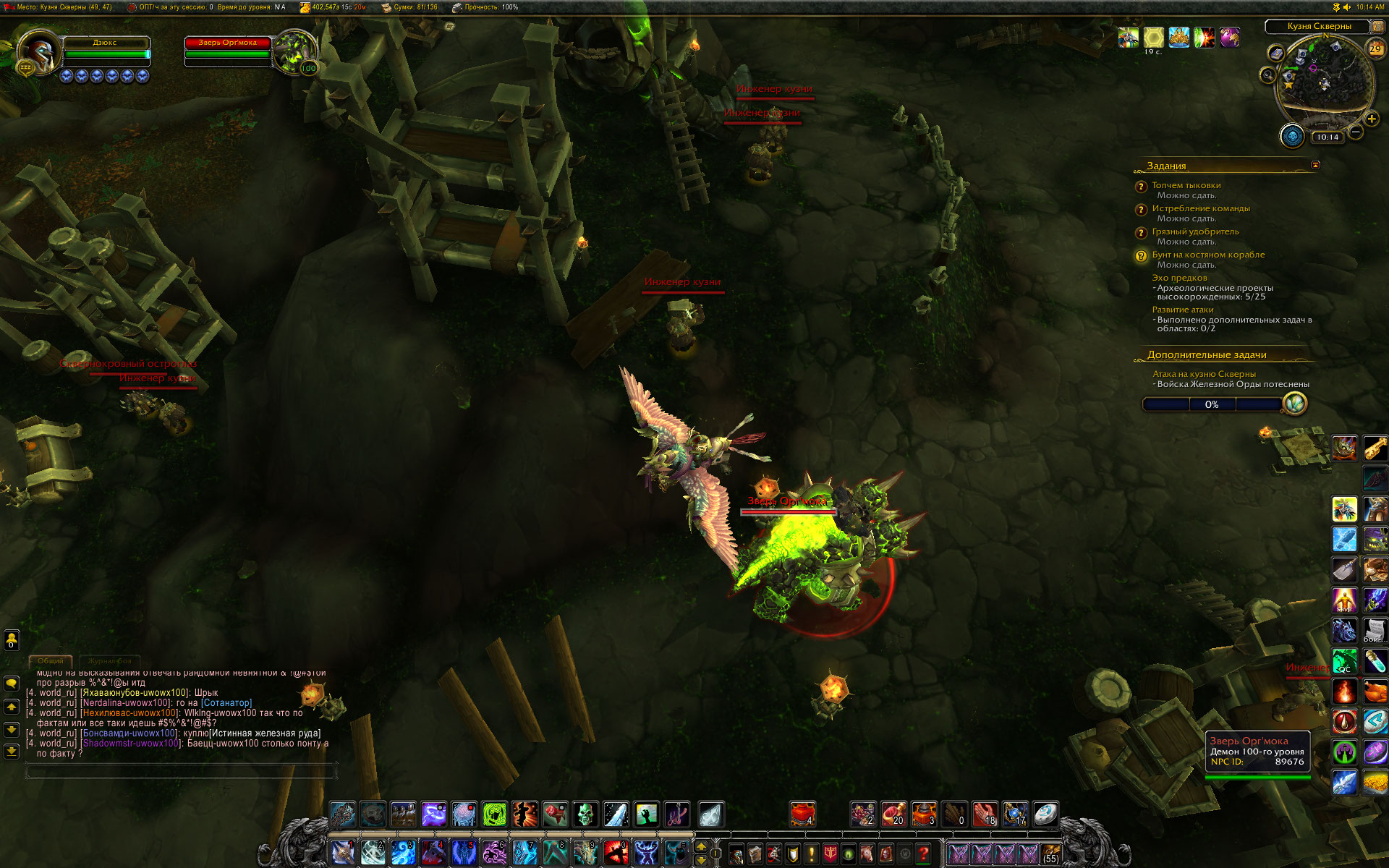This screenshot has width=1389, height=868.
Task: Open the red question mark help button
Action: [923, 854]
